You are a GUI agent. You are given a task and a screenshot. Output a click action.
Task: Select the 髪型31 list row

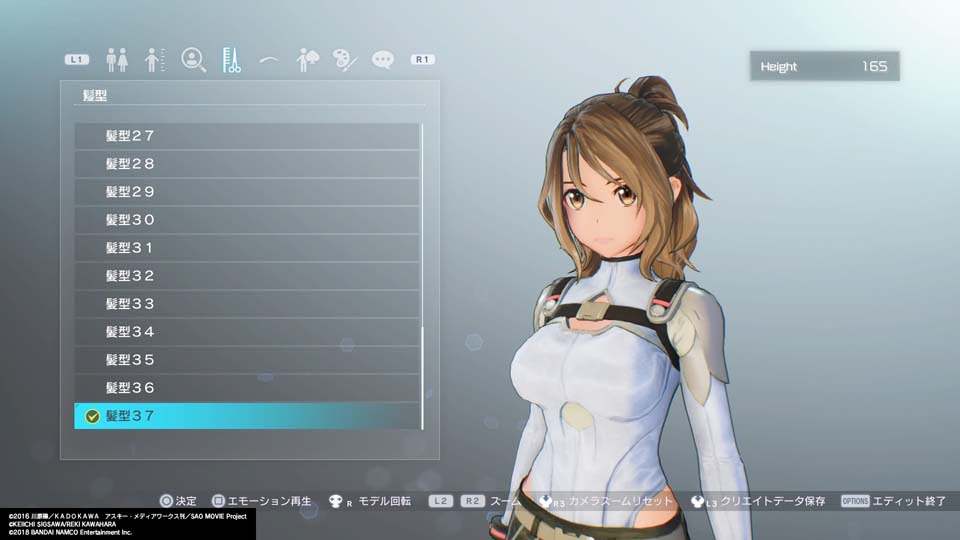point(247,248)
